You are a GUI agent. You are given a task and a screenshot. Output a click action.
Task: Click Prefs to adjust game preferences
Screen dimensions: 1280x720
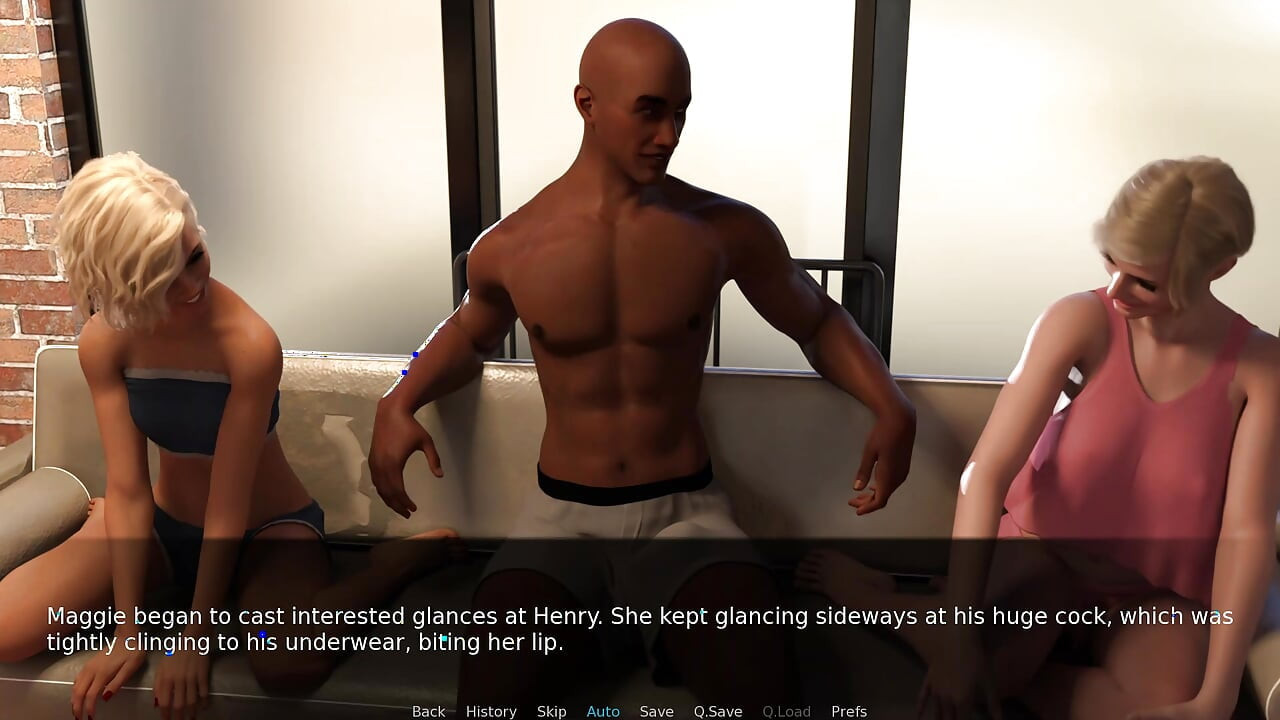tap(849, 711)
